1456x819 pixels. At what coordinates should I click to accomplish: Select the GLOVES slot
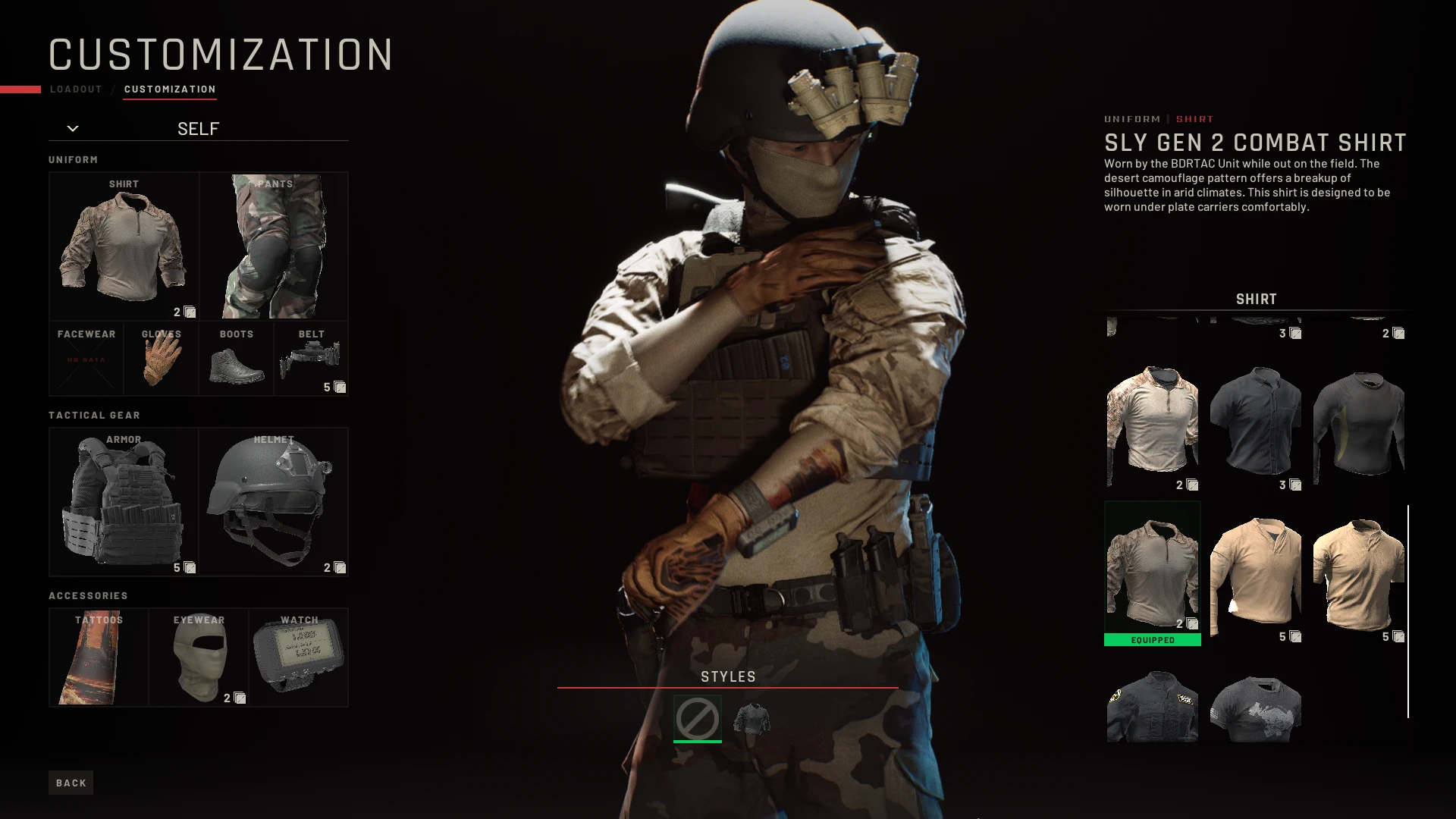(x=161, y=358)
